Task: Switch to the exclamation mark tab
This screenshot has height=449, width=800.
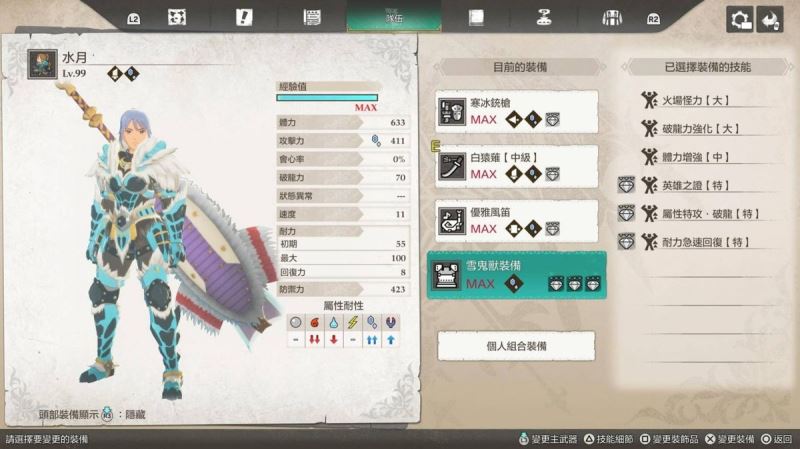Action: (243, 17)
